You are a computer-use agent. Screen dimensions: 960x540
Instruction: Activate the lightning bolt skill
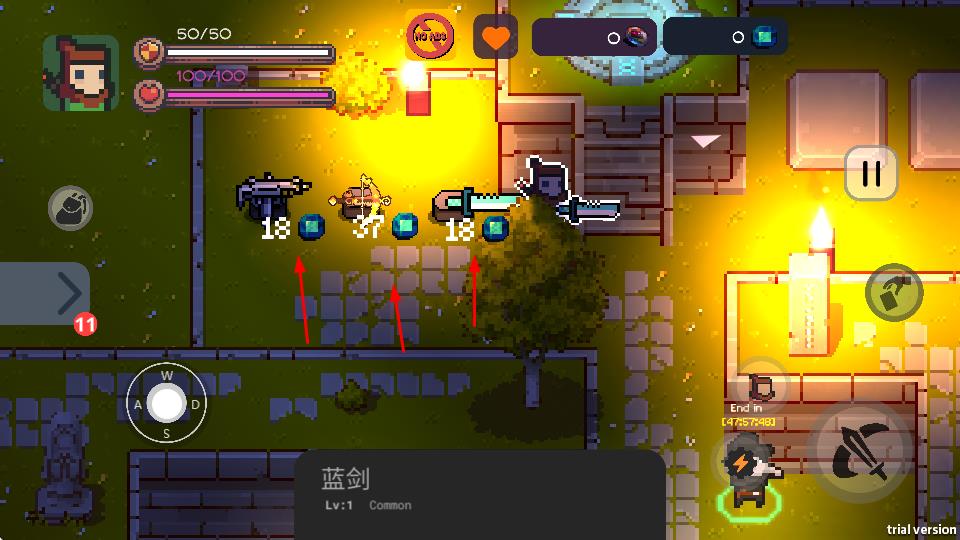[x=739, y=462]
